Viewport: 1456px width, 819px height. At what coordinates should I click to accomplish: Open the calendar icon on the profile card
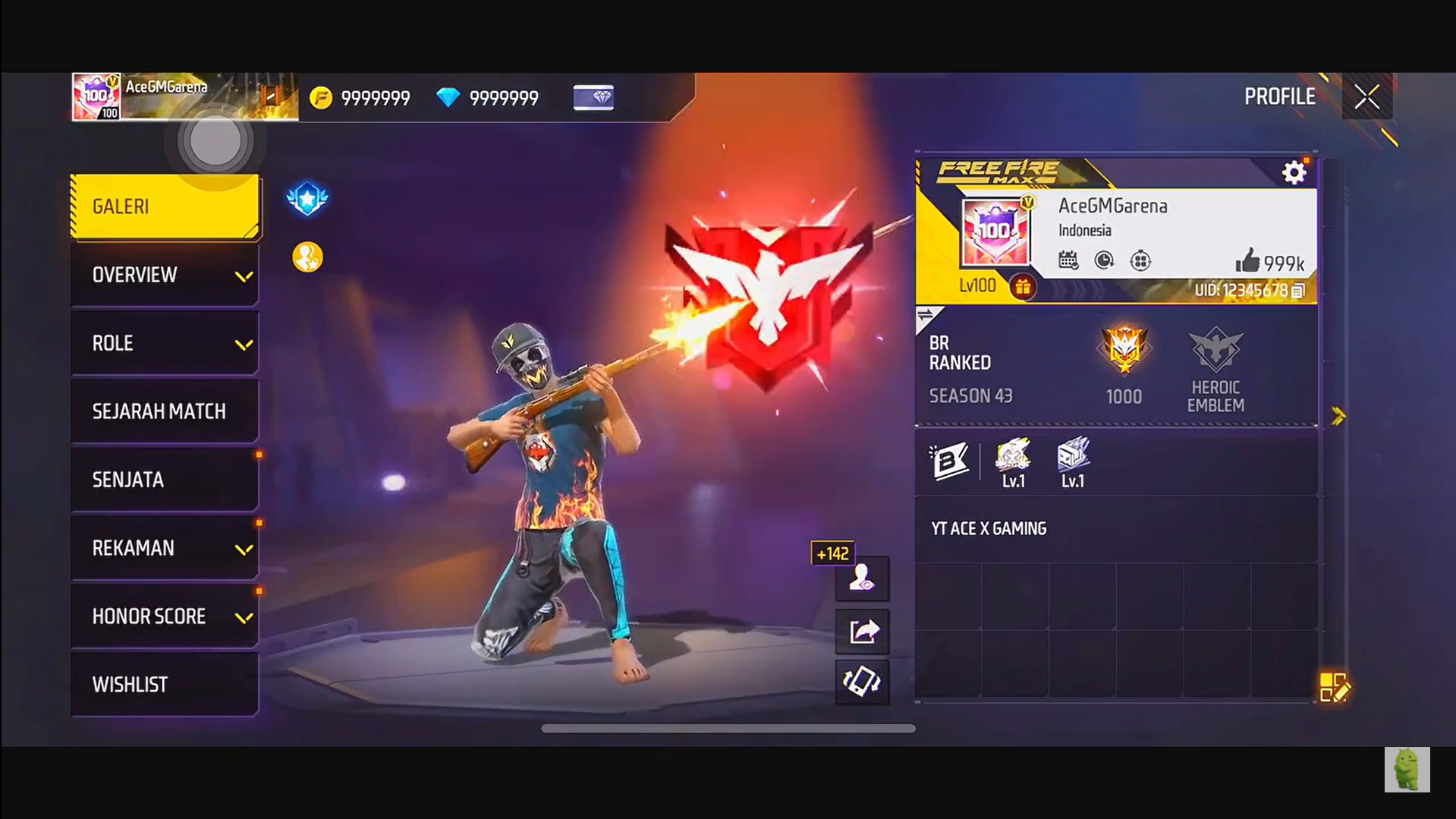click(x=1068, y=260)
